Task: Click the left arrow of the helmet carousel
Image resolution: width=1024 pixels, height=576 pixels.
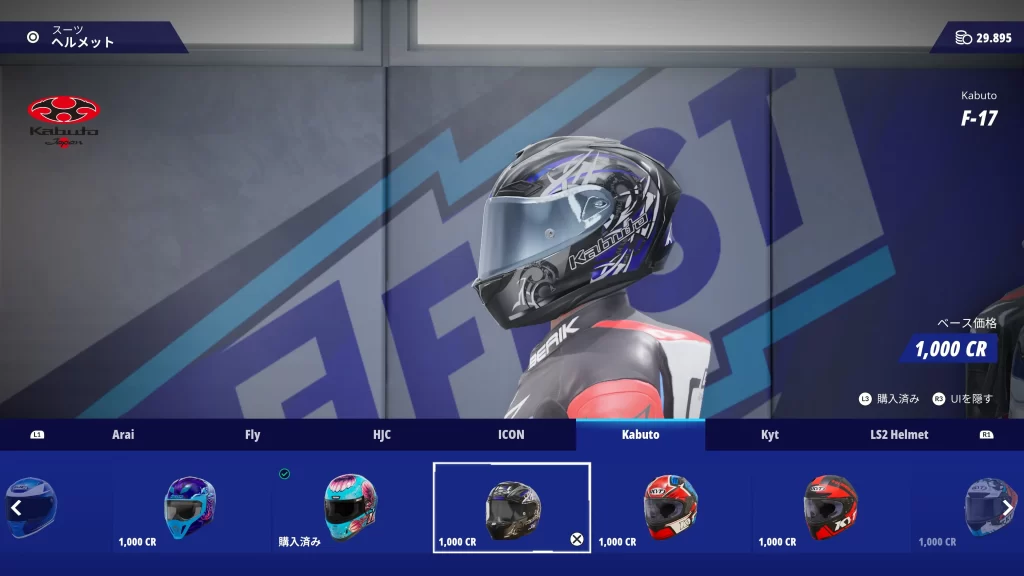Action: coord(16,508)
